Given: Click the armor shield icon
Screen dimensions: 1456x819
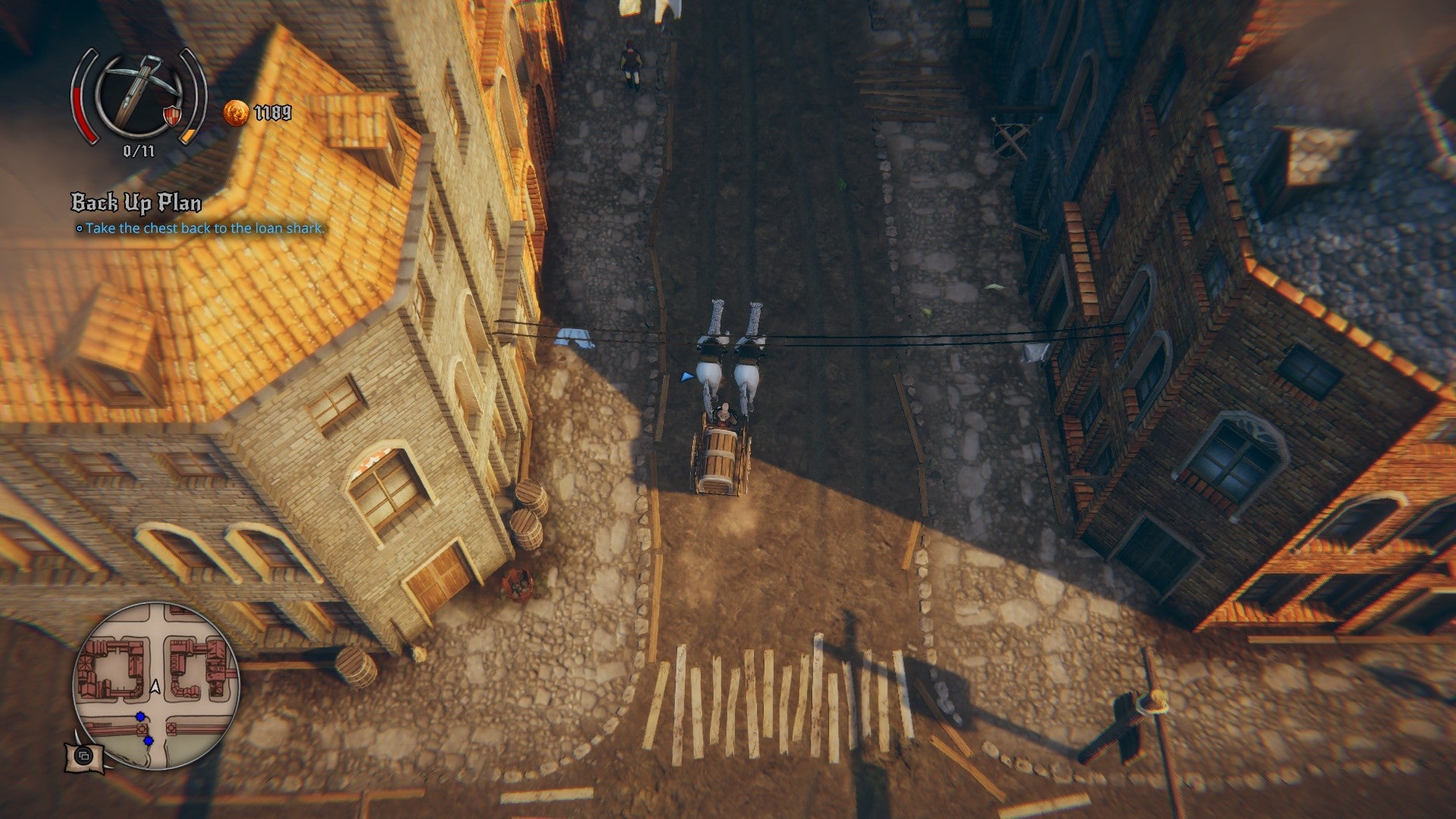Looking at the screenshot, I should (173, 115).
